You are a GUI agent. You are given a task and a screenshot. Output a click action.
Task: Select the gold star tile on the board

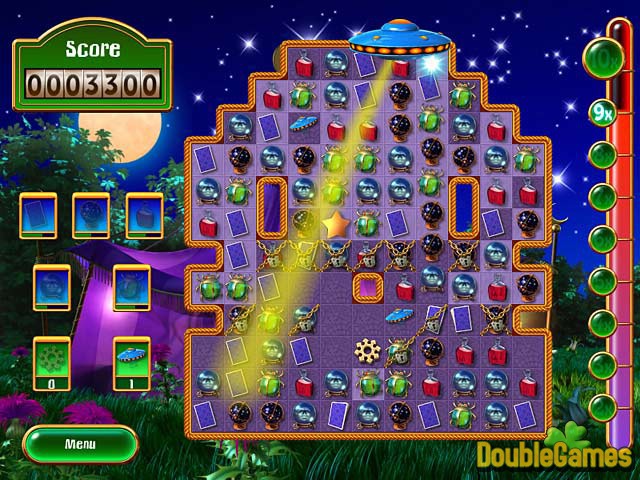336,222
